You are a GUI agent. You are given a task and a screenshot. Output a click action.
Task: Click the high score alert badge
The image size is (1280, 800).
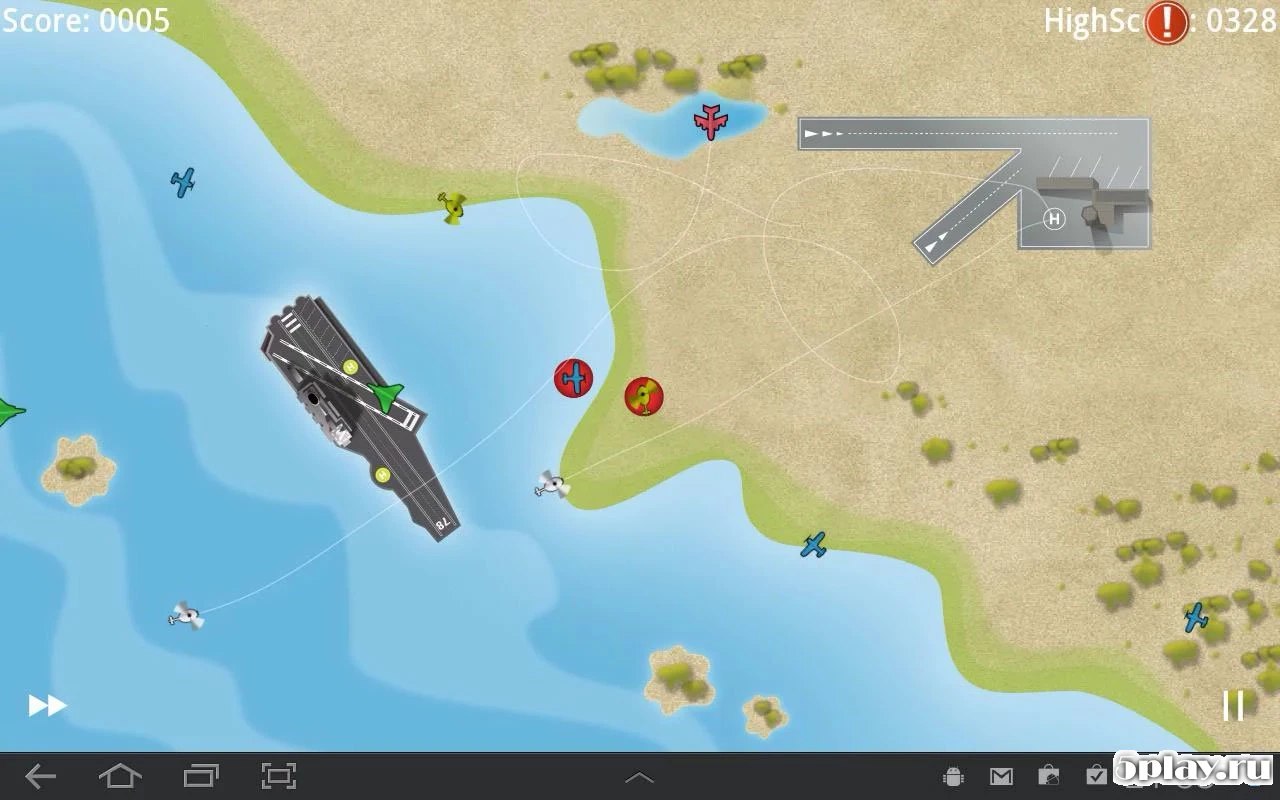point(1166,22)
